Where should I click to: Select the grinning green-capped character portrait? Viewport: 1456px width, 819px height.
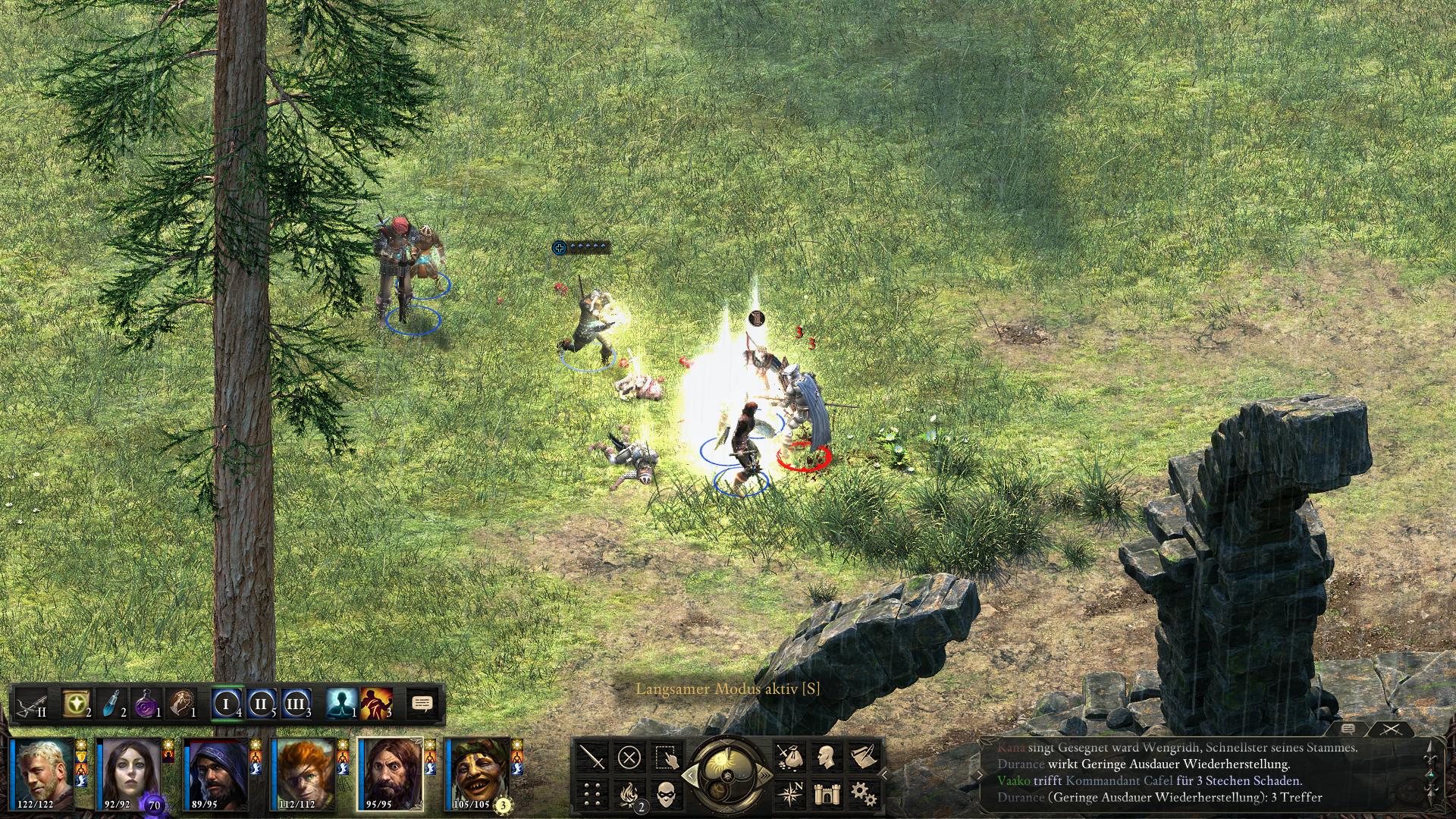(476, 772)
